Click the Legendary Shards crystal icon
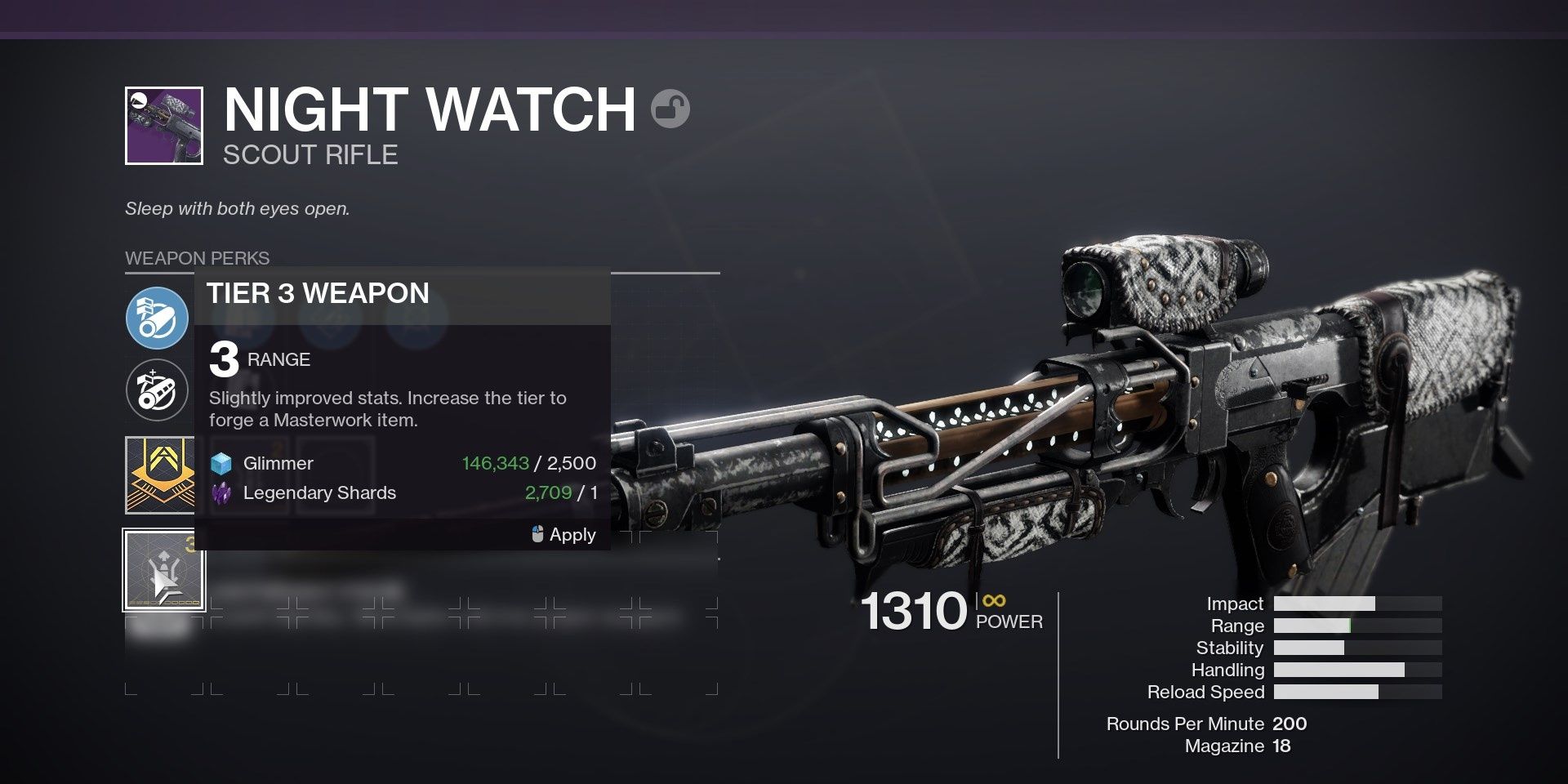1568x784 pixels. pos(222,492)
